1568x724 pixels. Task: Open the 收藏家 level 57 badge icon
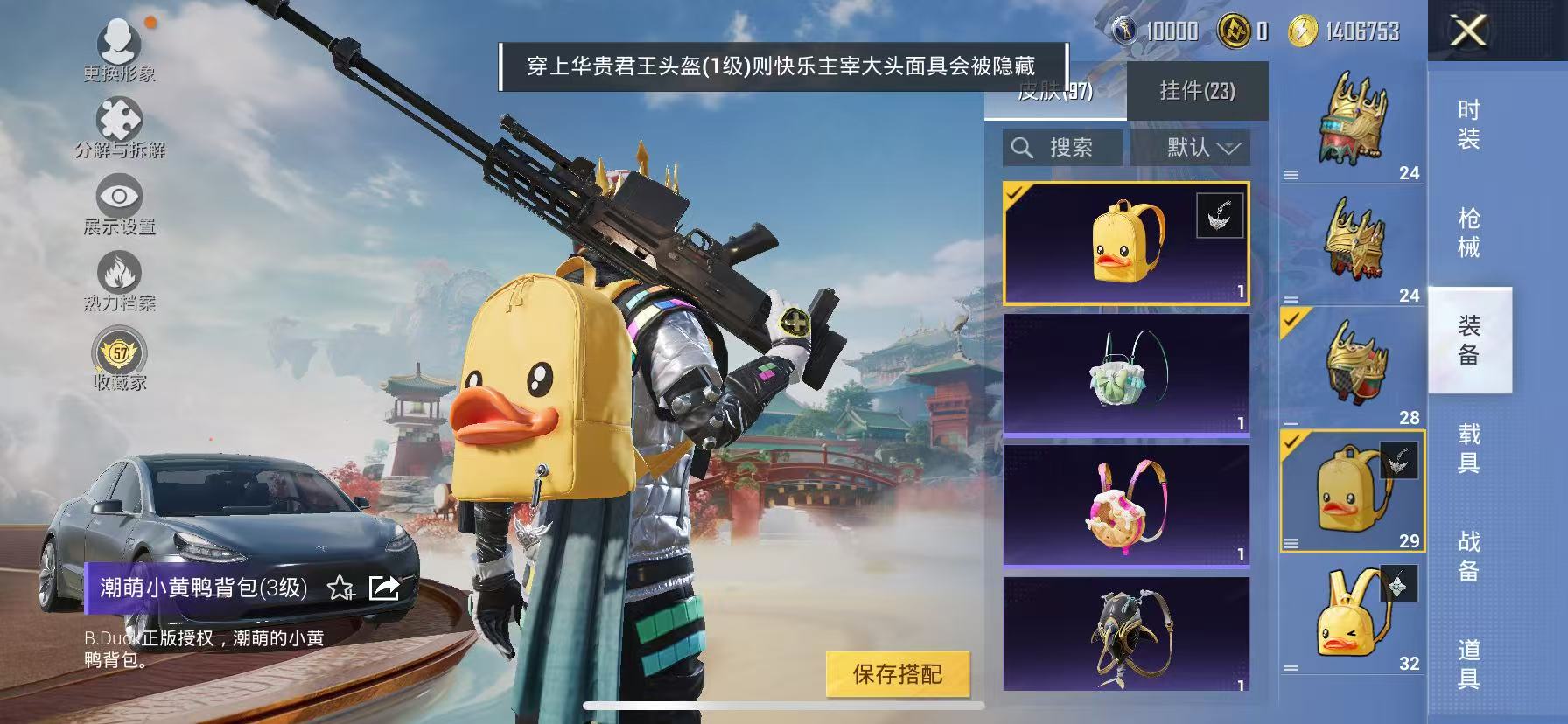tap(119, 352)
